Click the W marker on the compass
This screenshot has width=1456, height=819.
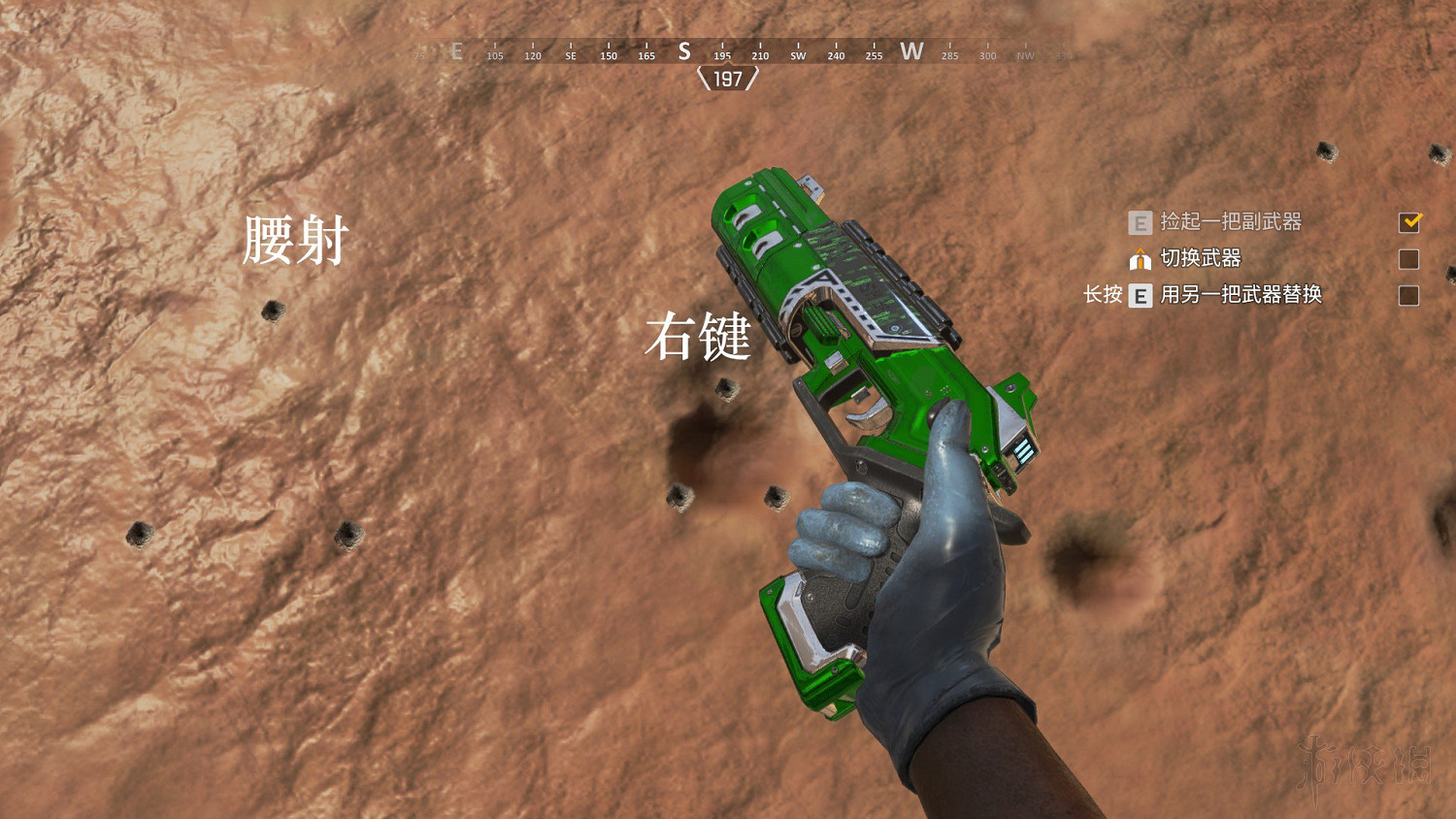[x=911, y=52]
